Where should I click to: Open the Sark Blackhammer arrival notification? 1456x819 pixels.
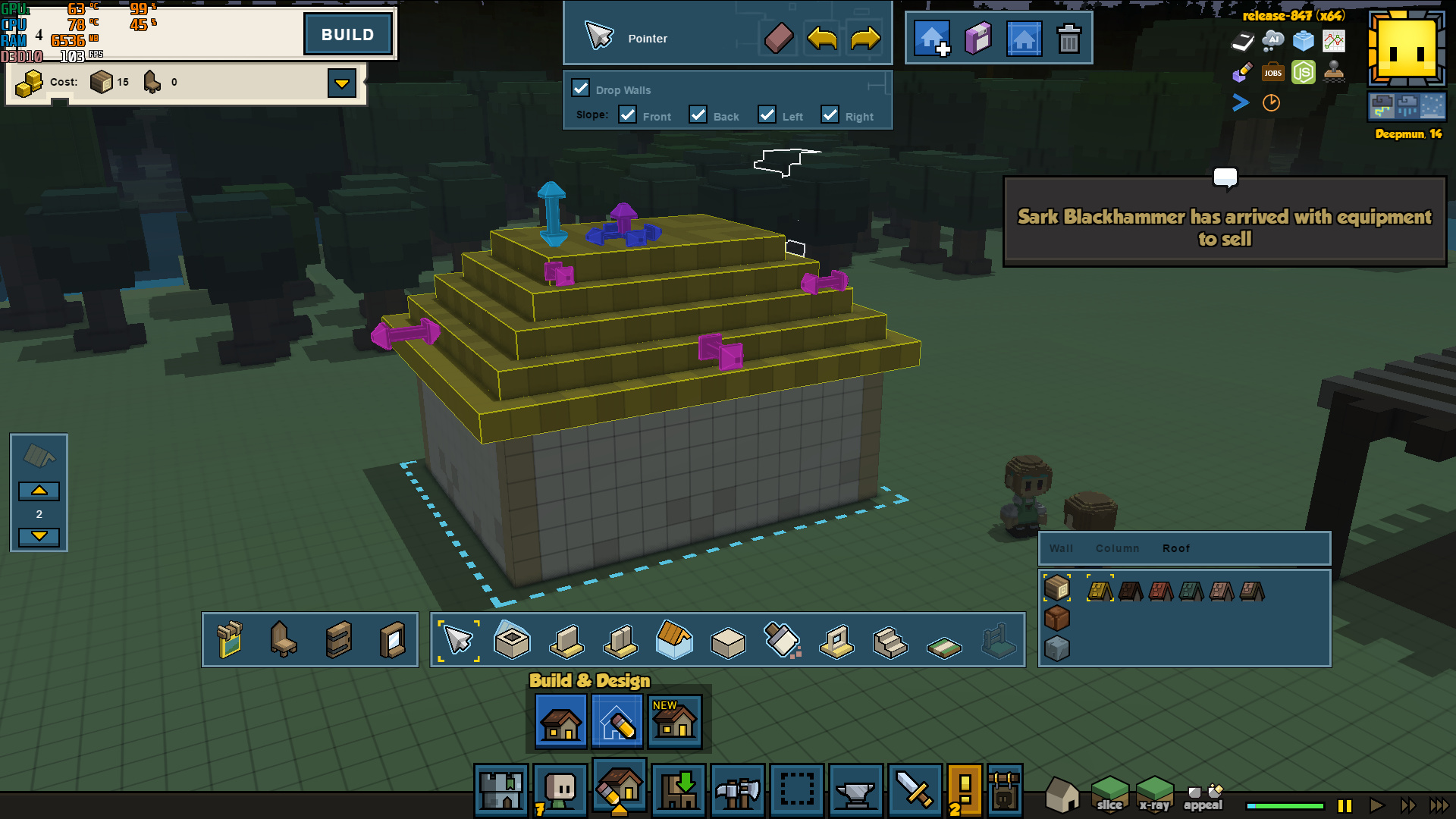point(1225,221)
